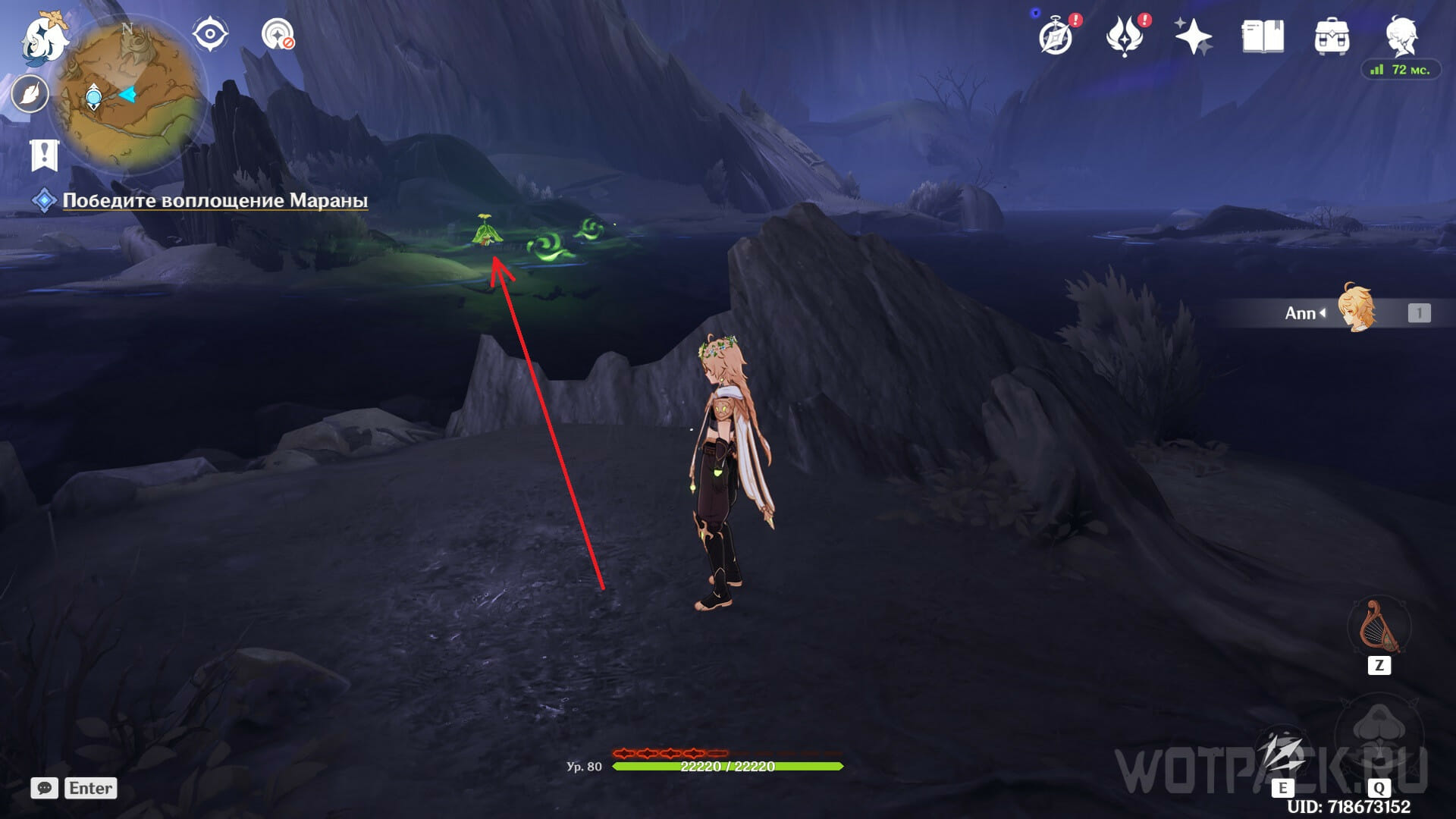Open the adventurer handbook book icon
The image size is (1456, 819).
pos(1263,36)
